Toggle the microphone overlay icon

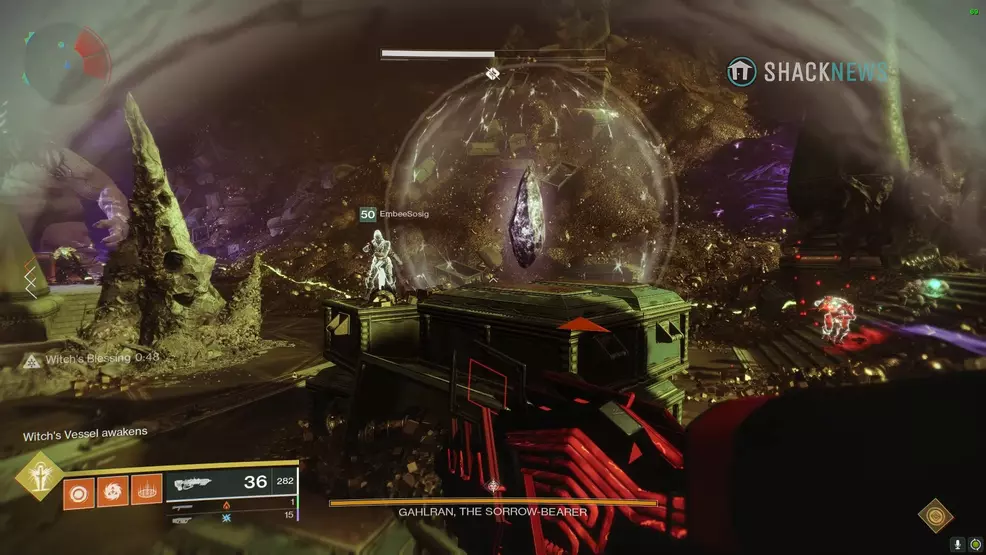coord(958,544)
